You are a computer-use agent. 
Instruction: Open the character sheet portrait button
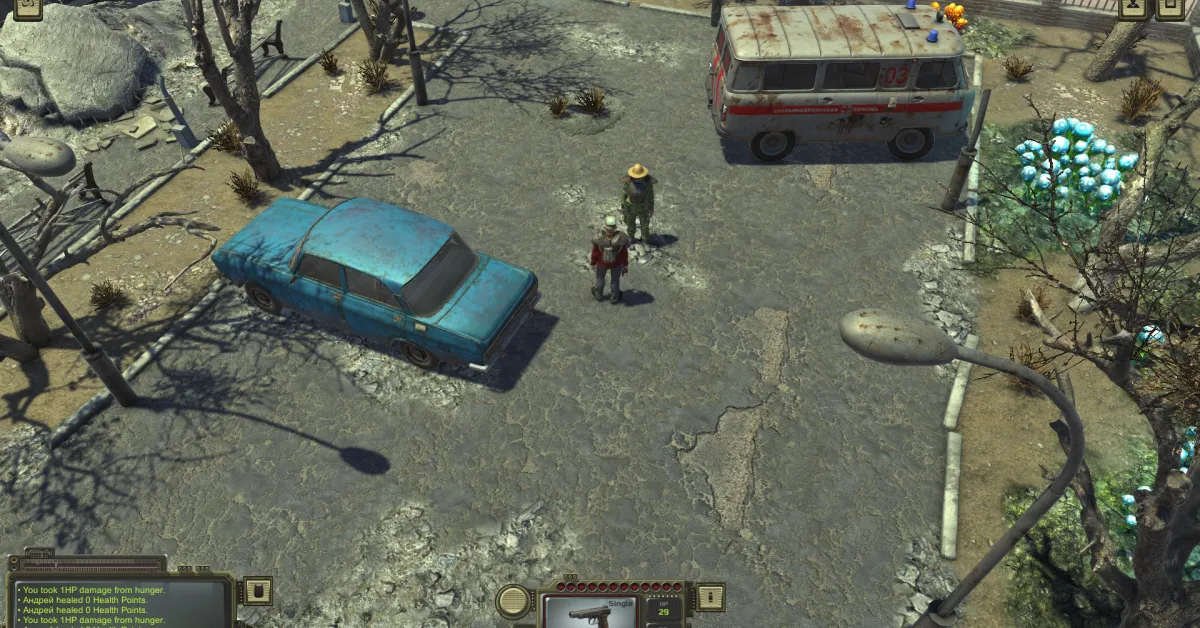(1131, 8)
